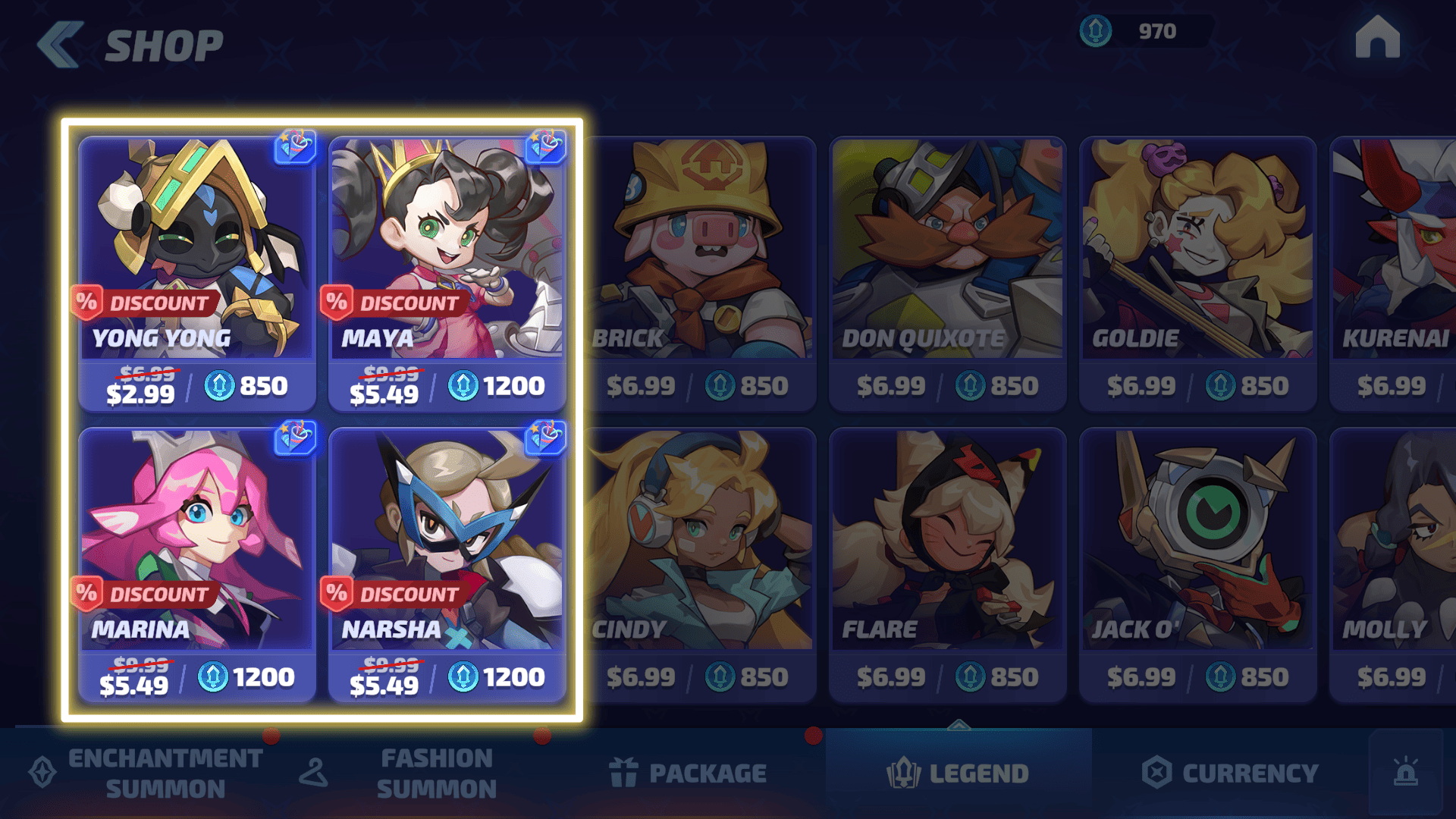Pick the discounted Marina legend card
Viewport: 1456px width, 819px height.
pyautogui.click(x=197, y=565)
